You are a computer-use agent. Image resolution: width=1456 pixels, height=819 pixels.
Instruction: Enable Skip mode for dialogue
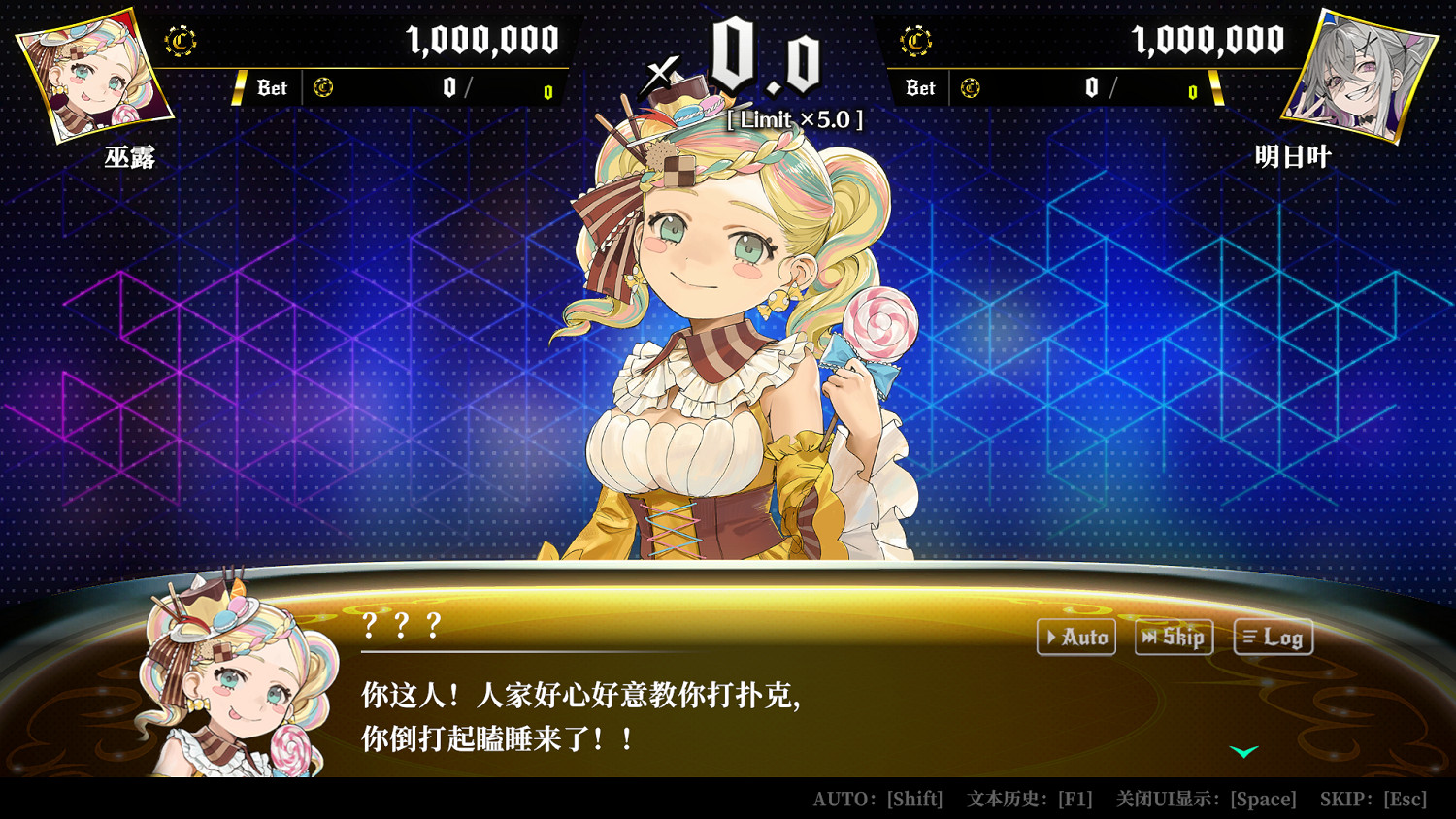coord(1175,638)
